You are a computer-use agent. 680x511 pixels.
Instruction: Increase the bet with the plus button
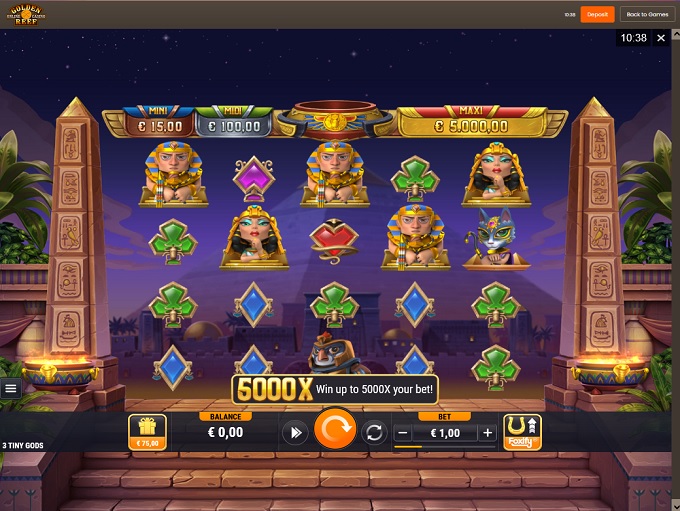(x=487, y=433)
